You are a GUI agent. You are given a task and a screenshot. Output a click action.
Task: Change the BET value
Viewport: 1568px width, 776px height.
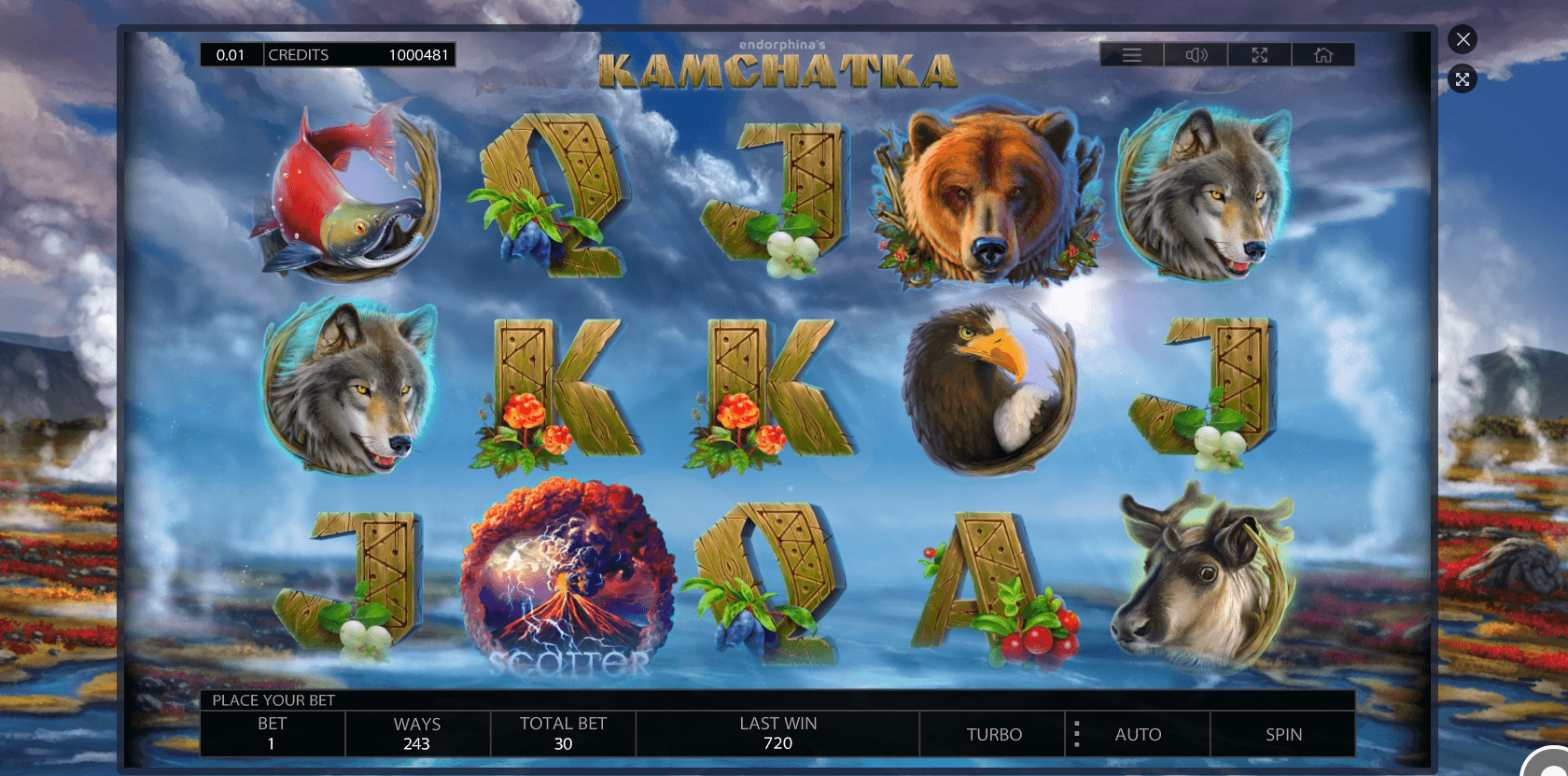(x=272, y=734)
